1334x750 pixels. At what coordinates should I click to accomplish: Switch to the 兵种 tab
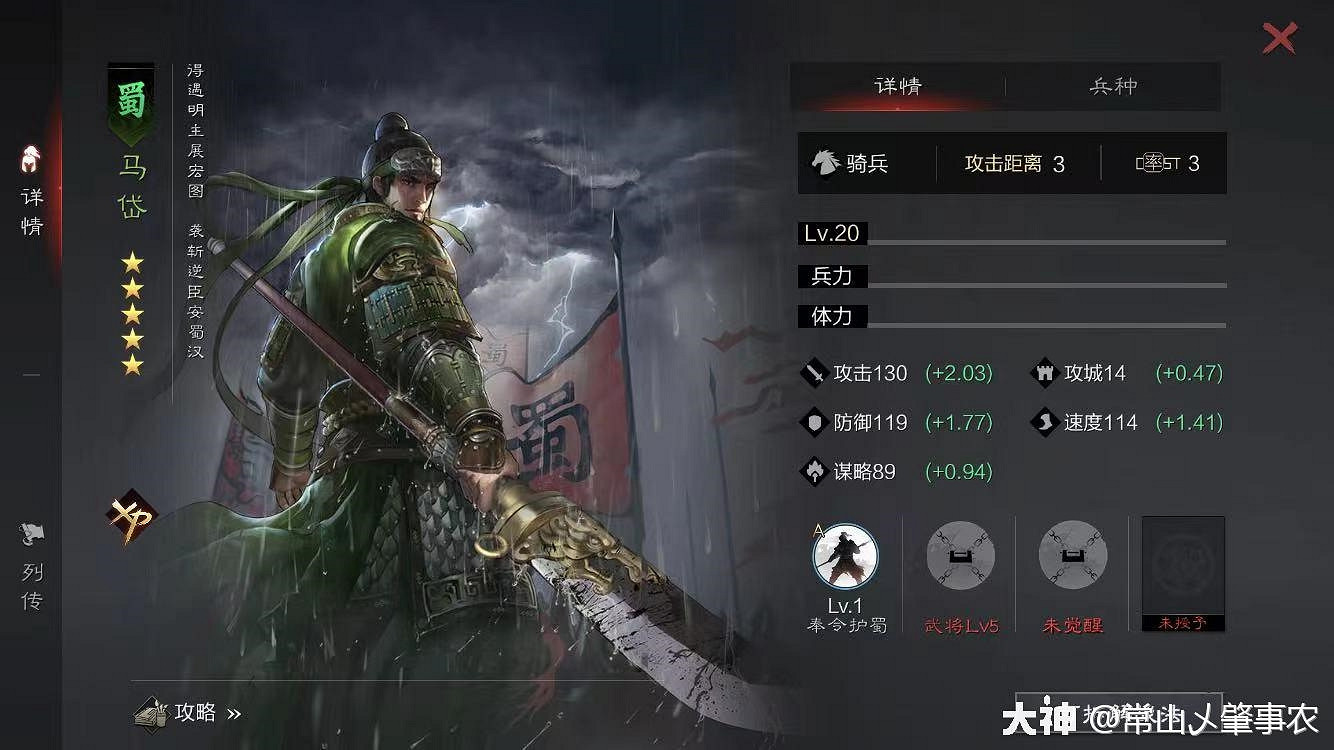[x=1115, y=87]
